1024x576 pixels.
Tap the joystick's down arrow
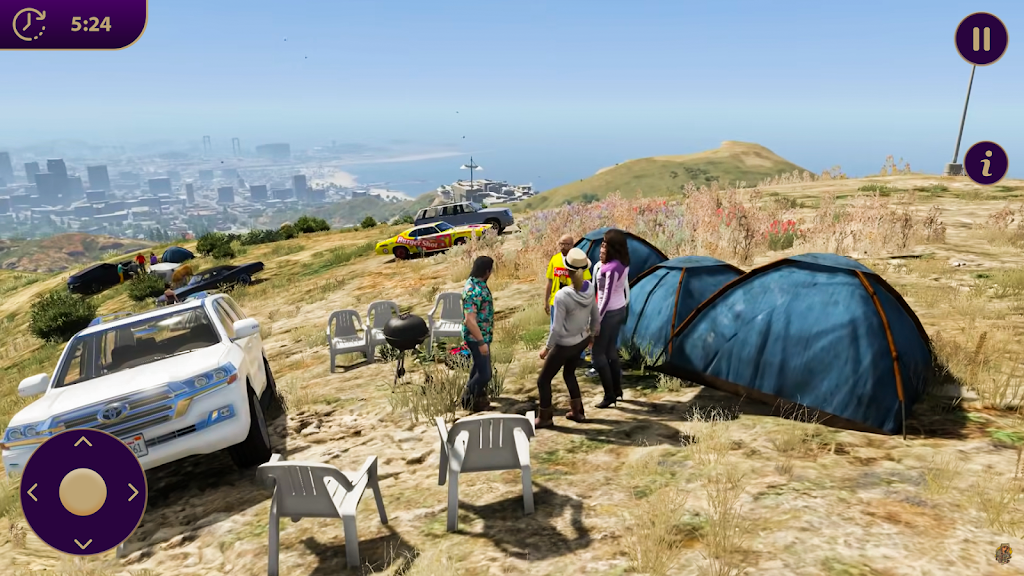coord(83,543)
